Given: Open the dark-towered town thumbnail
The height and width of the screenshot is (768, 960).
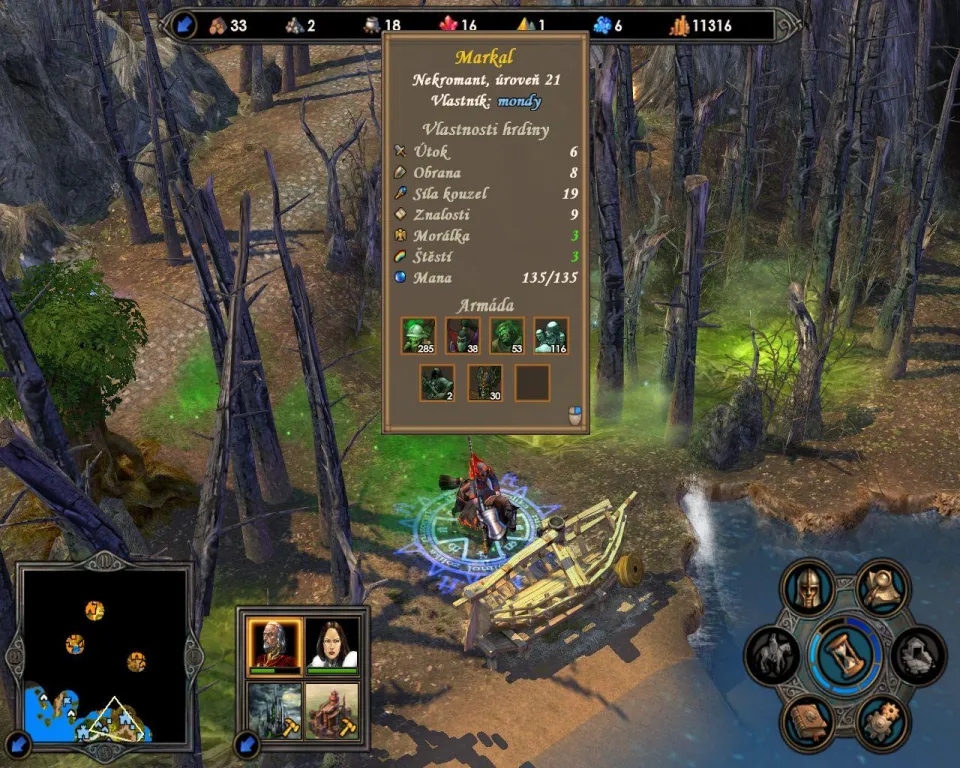Looking at the screenshot, I should 275,709.
